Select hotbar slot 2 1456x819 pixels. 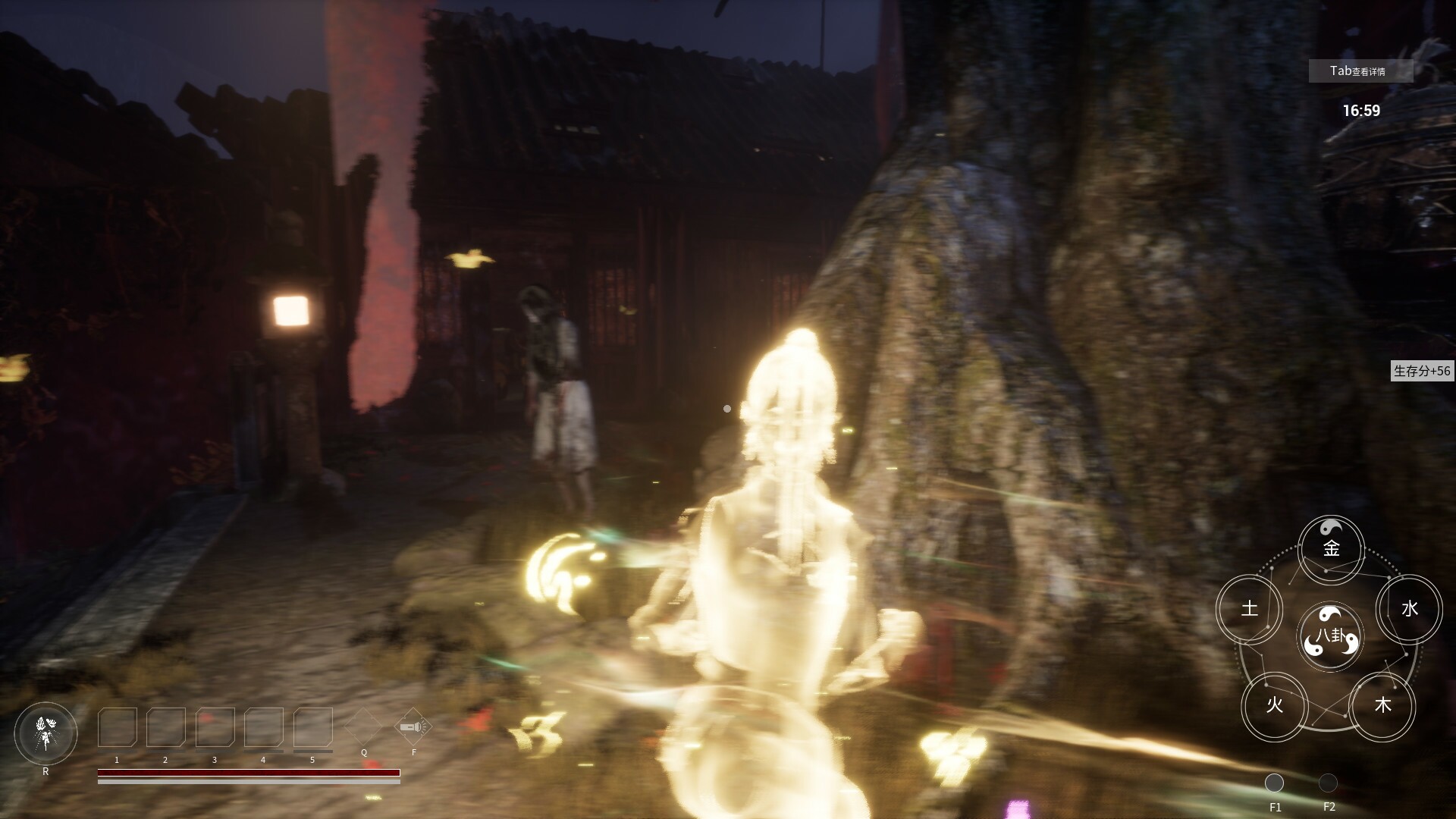(x=165, y=728)
